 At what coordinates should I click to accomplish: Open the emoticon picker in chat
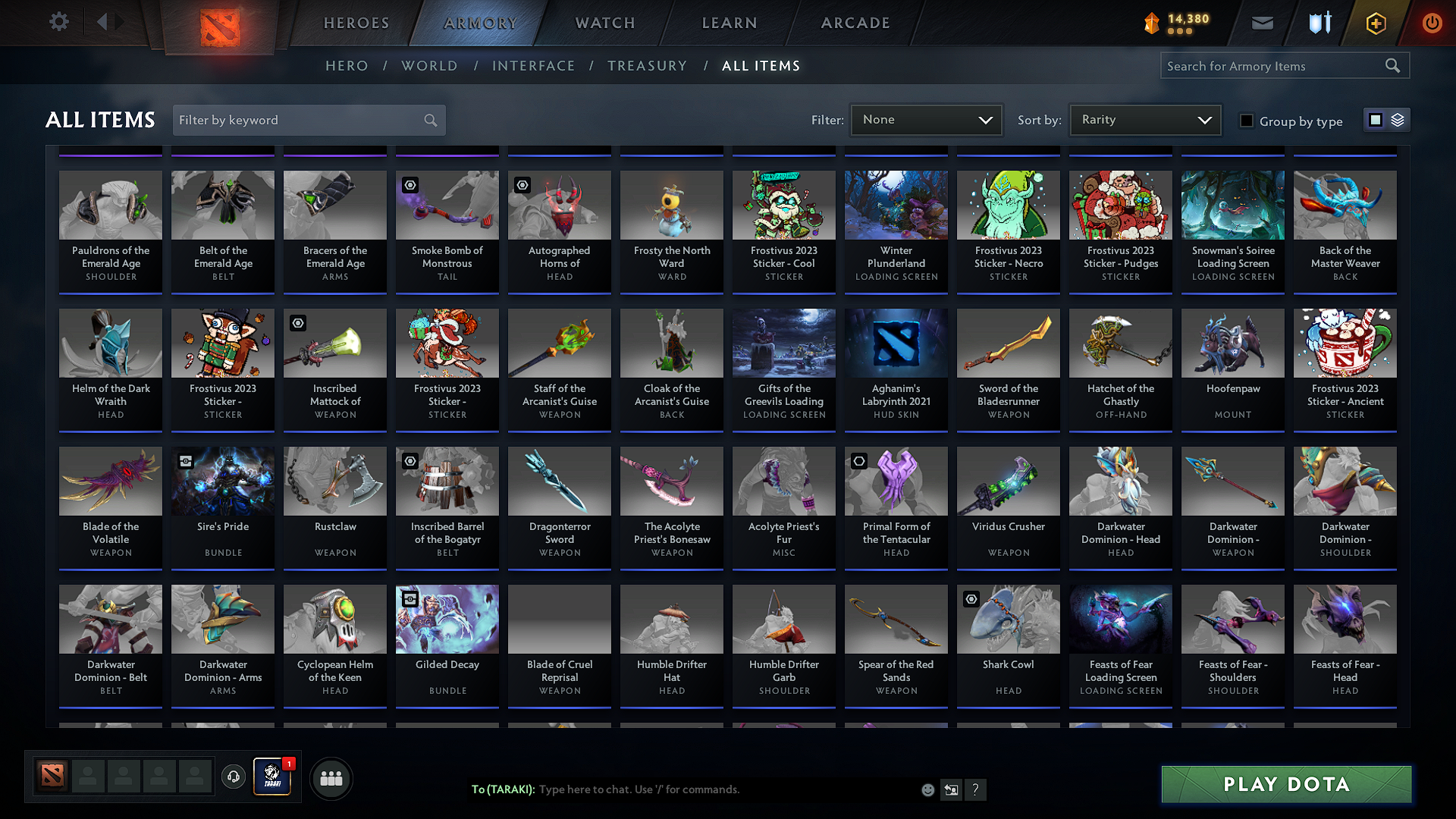[x=927, y=789]
